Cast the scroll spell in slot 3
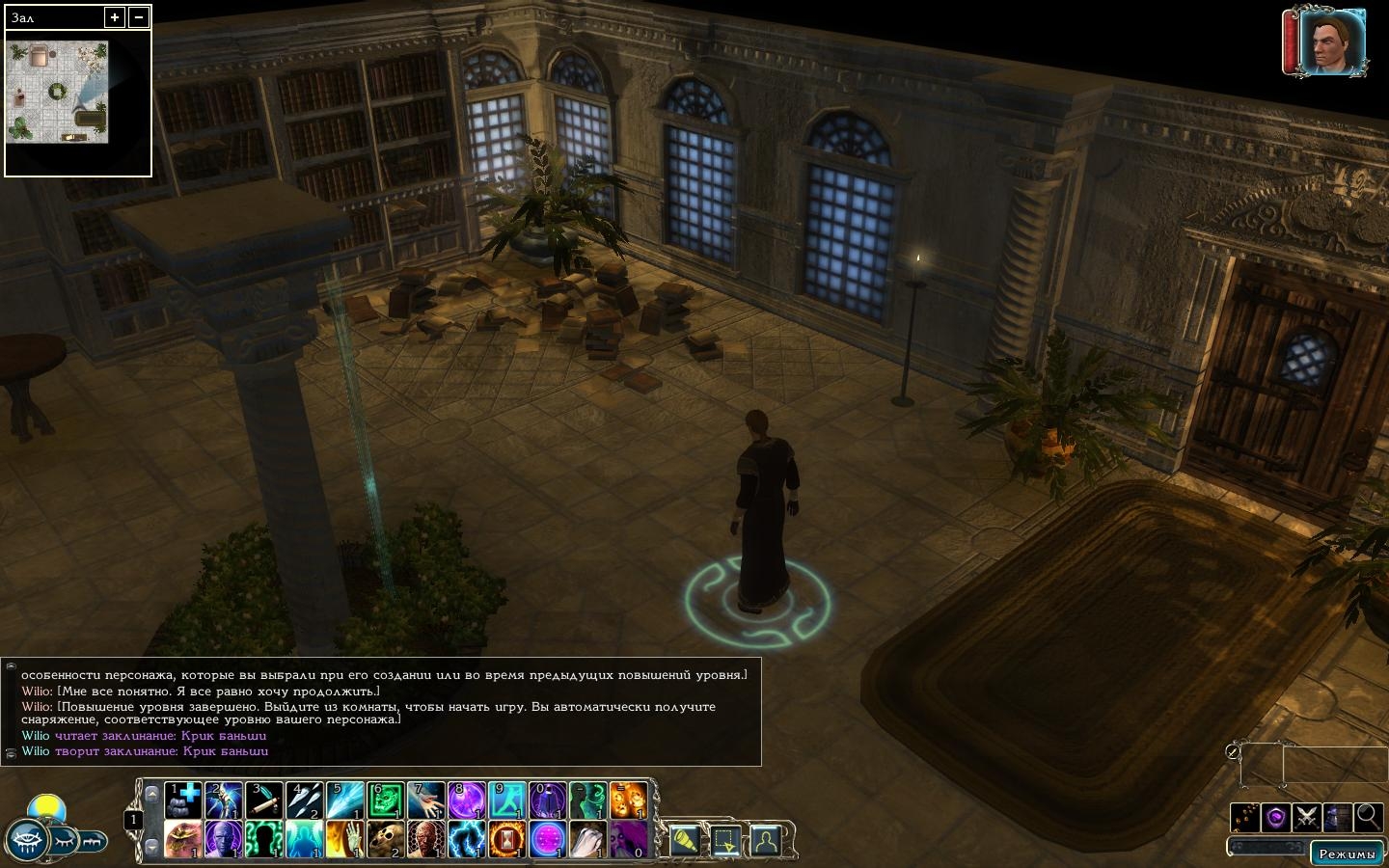 [x=264, y=800]
